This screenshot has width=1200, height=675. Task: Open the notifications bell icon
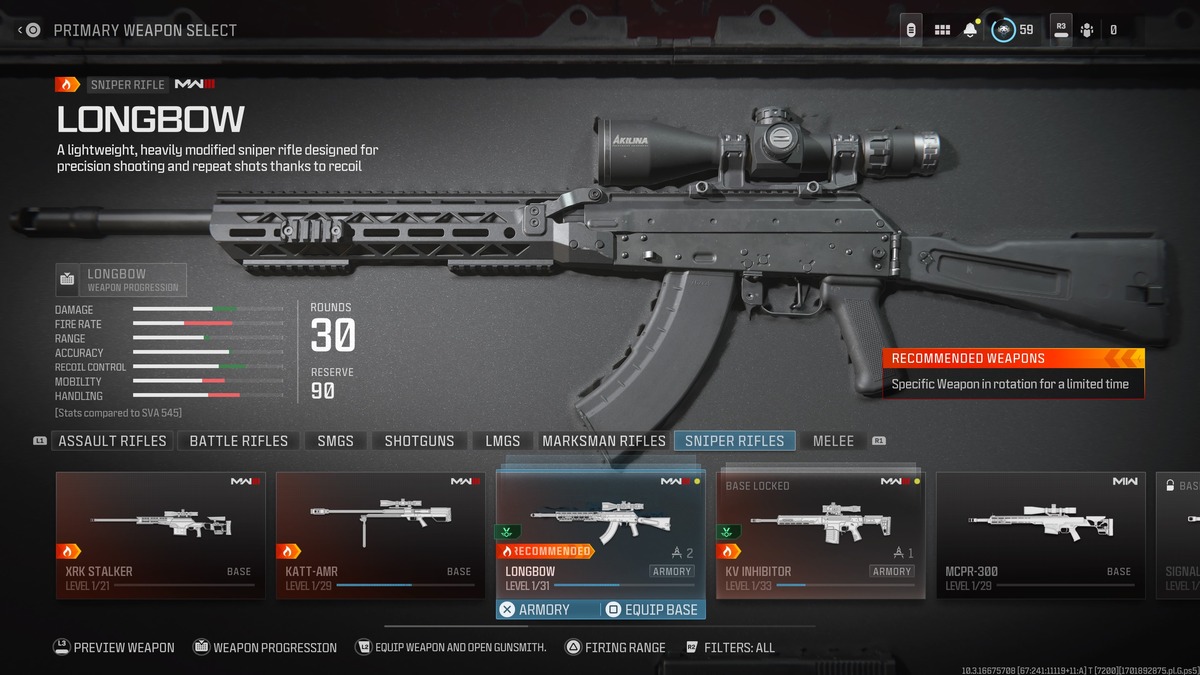pyautogui.click(x=970, y=30)
